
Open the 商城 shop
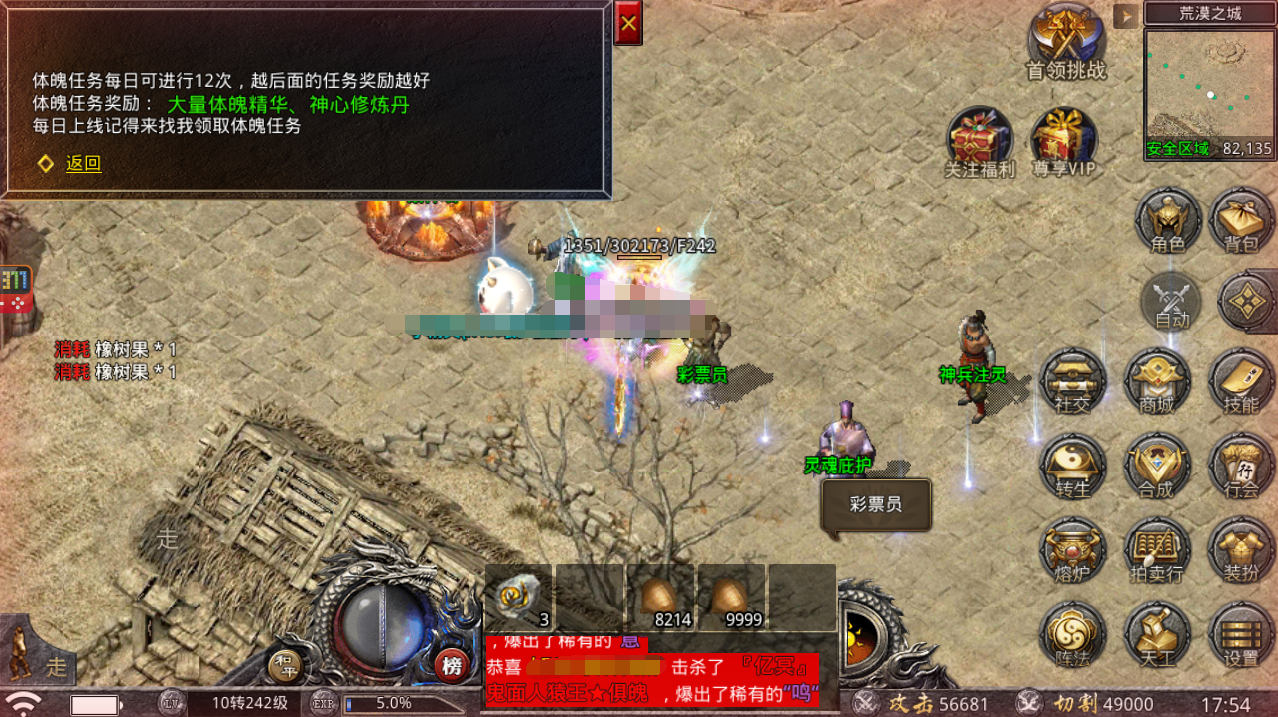[x=1156, y=380]
